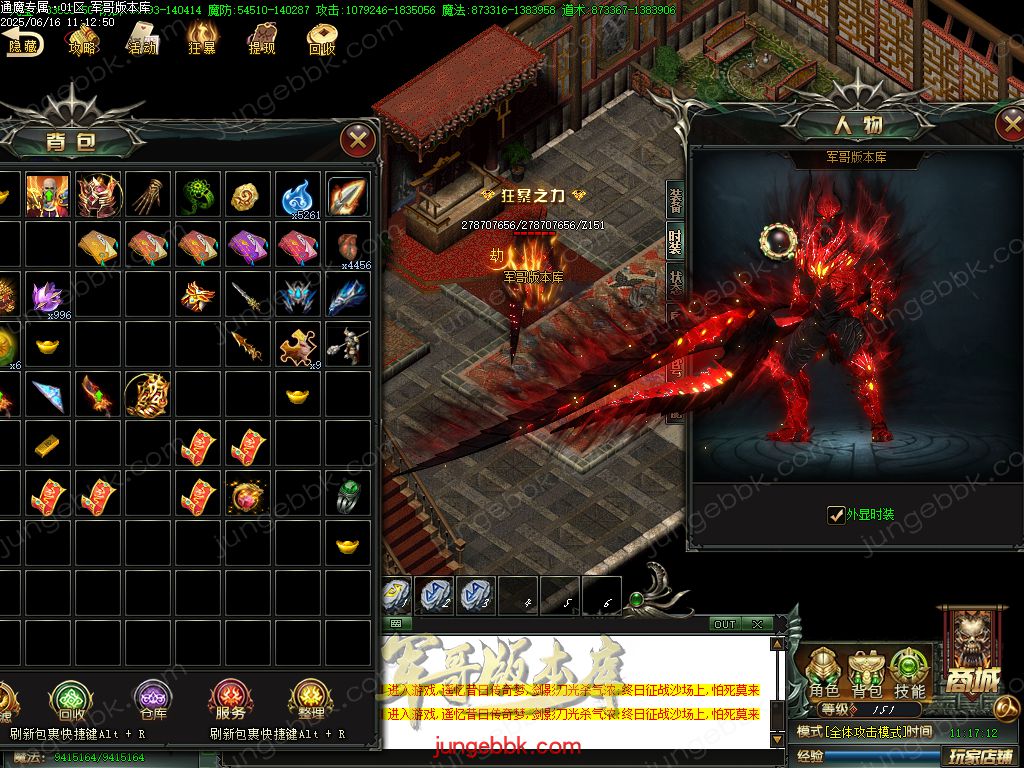Switch to the 装备 equipment tab
The image size is (1024, 768).
click(676, 201)
